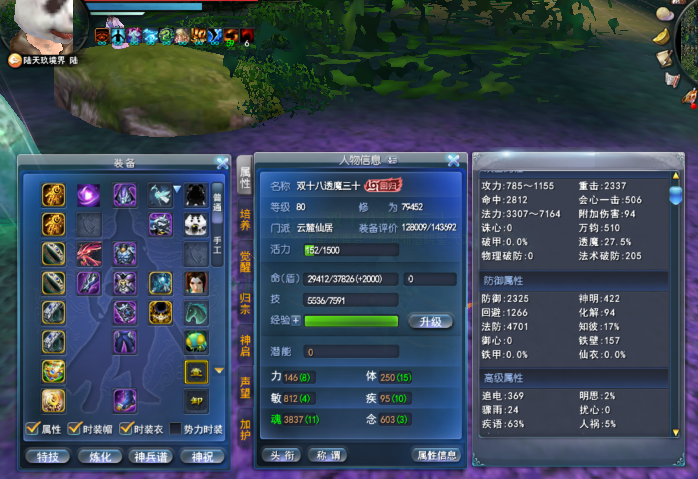The image size is (698, 479).
Task: Switch to the 培养 cultivation tab
Action: point(244,220)
